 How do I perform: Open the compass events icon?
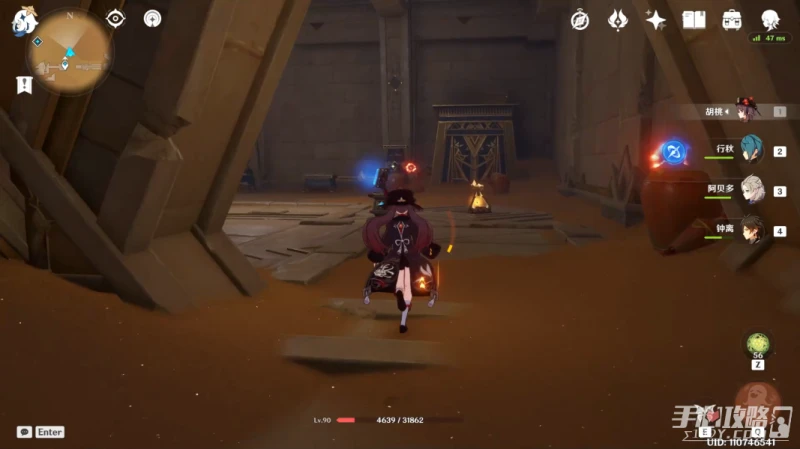pos(580,19)
